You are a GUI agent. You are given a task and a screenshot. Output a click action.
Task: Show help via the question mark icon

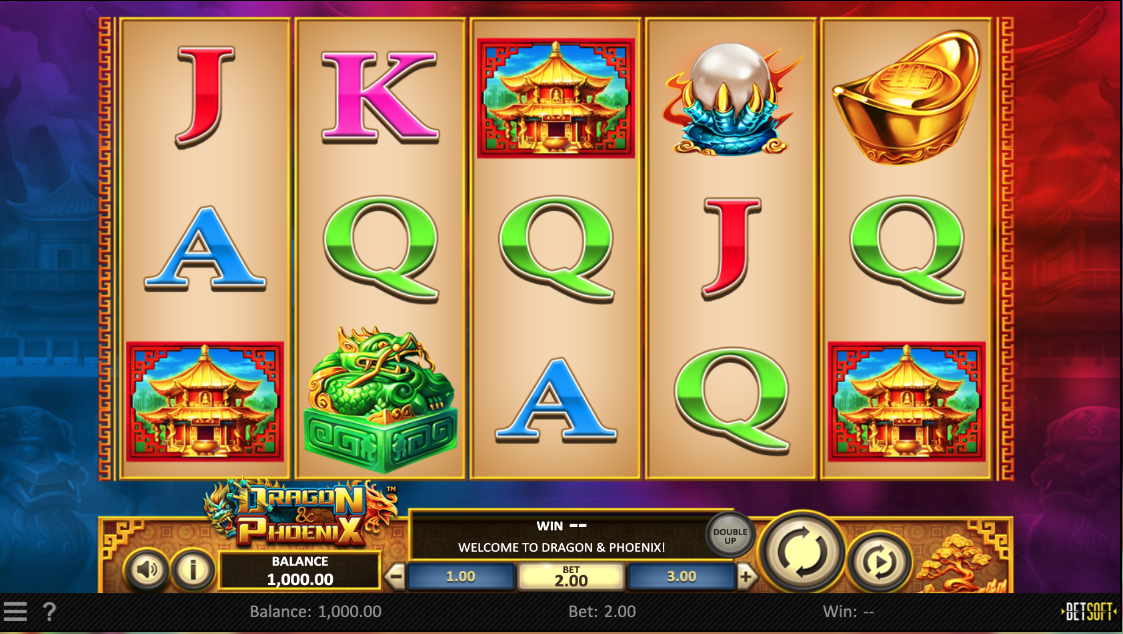[49, 611]
